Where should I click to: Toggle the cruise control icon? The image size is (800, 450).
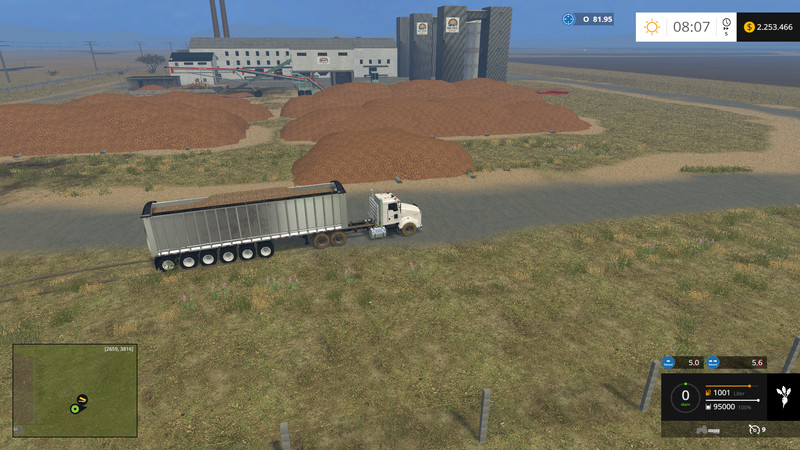coord(754,429)
